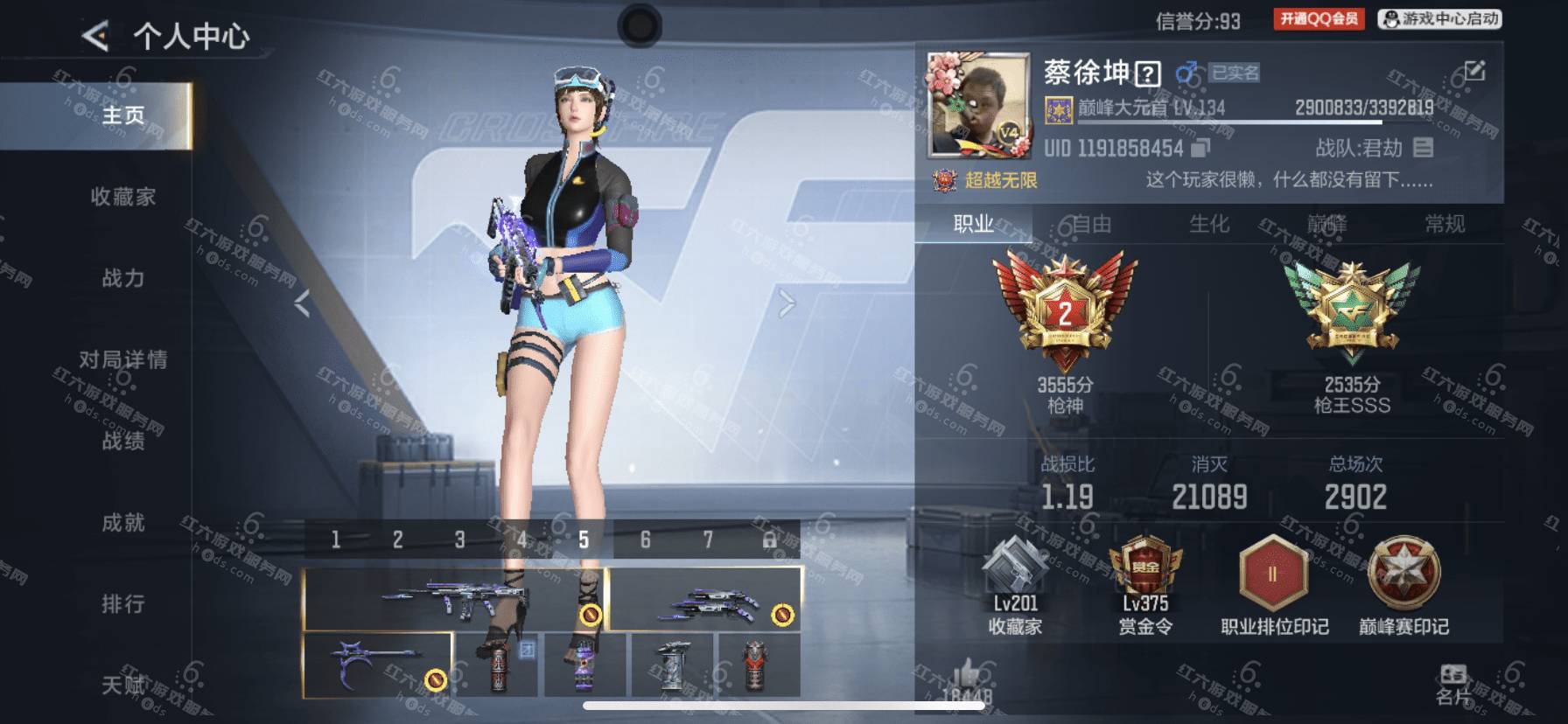Show the next character with the right arrow
1568x724 pixels.
(x=787, y=303)
